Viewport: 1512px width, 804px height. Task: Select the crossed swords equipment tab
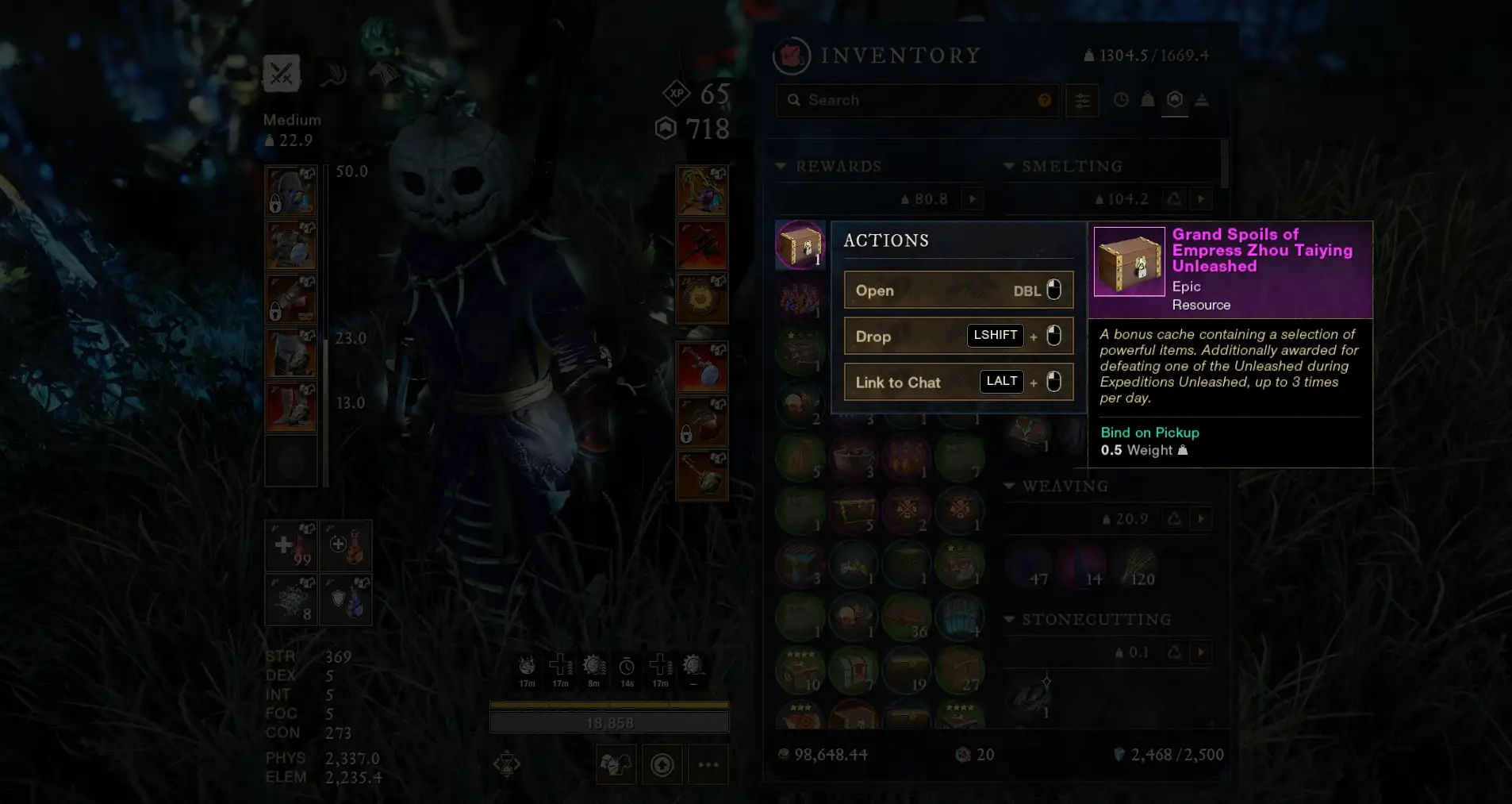click(282, 74)
